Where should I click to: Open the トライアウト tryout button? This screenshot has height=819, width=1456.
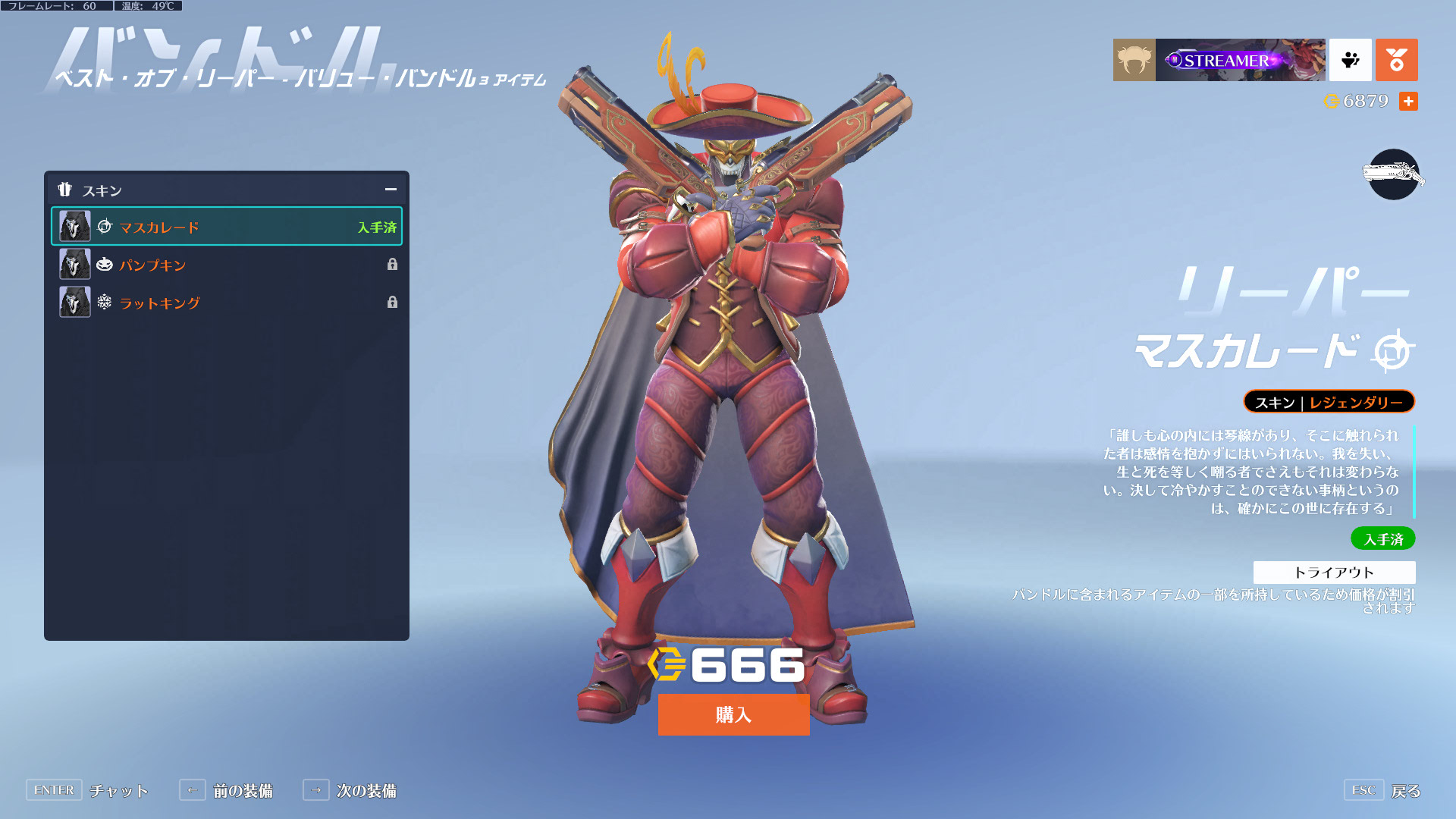tap(1334, 572)
